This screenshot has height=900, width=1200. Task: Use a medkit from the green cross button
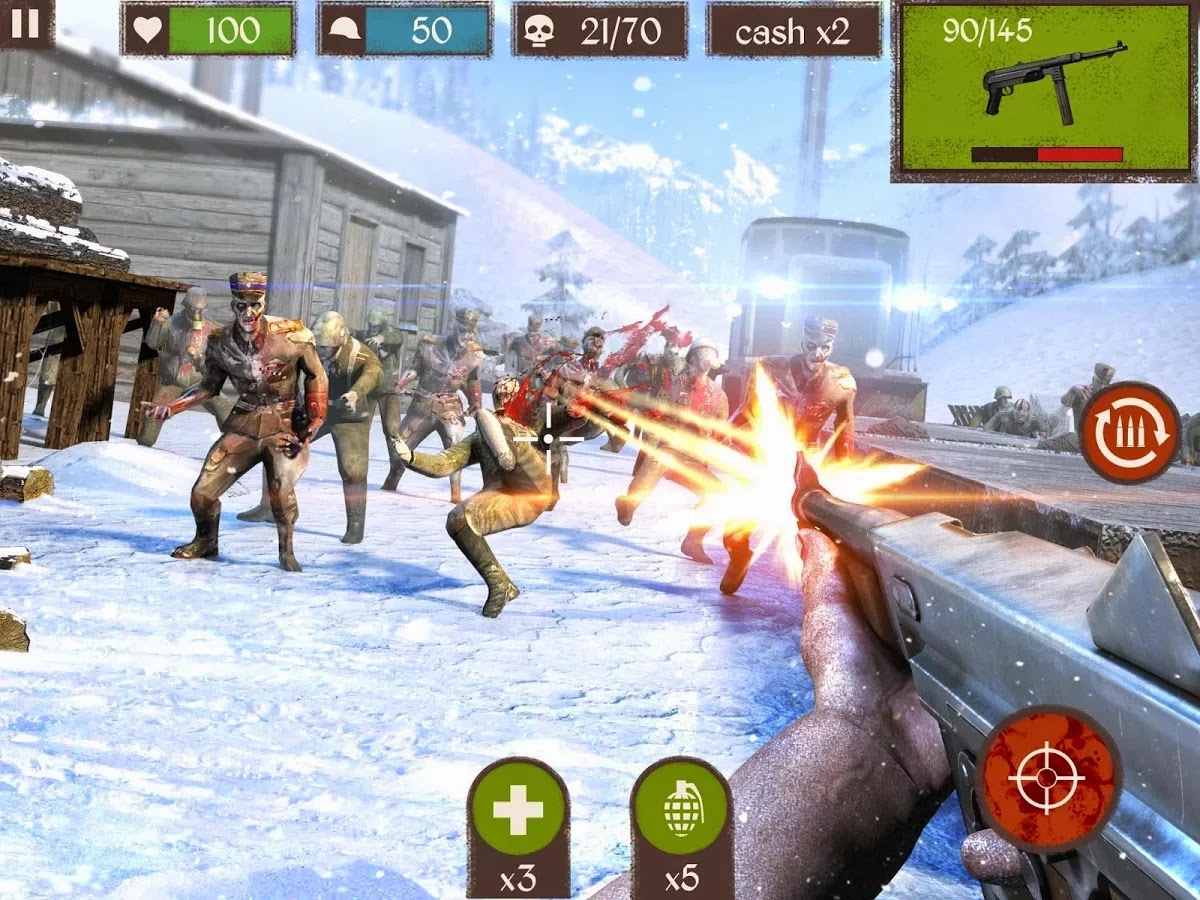click(x=518, y=810)
